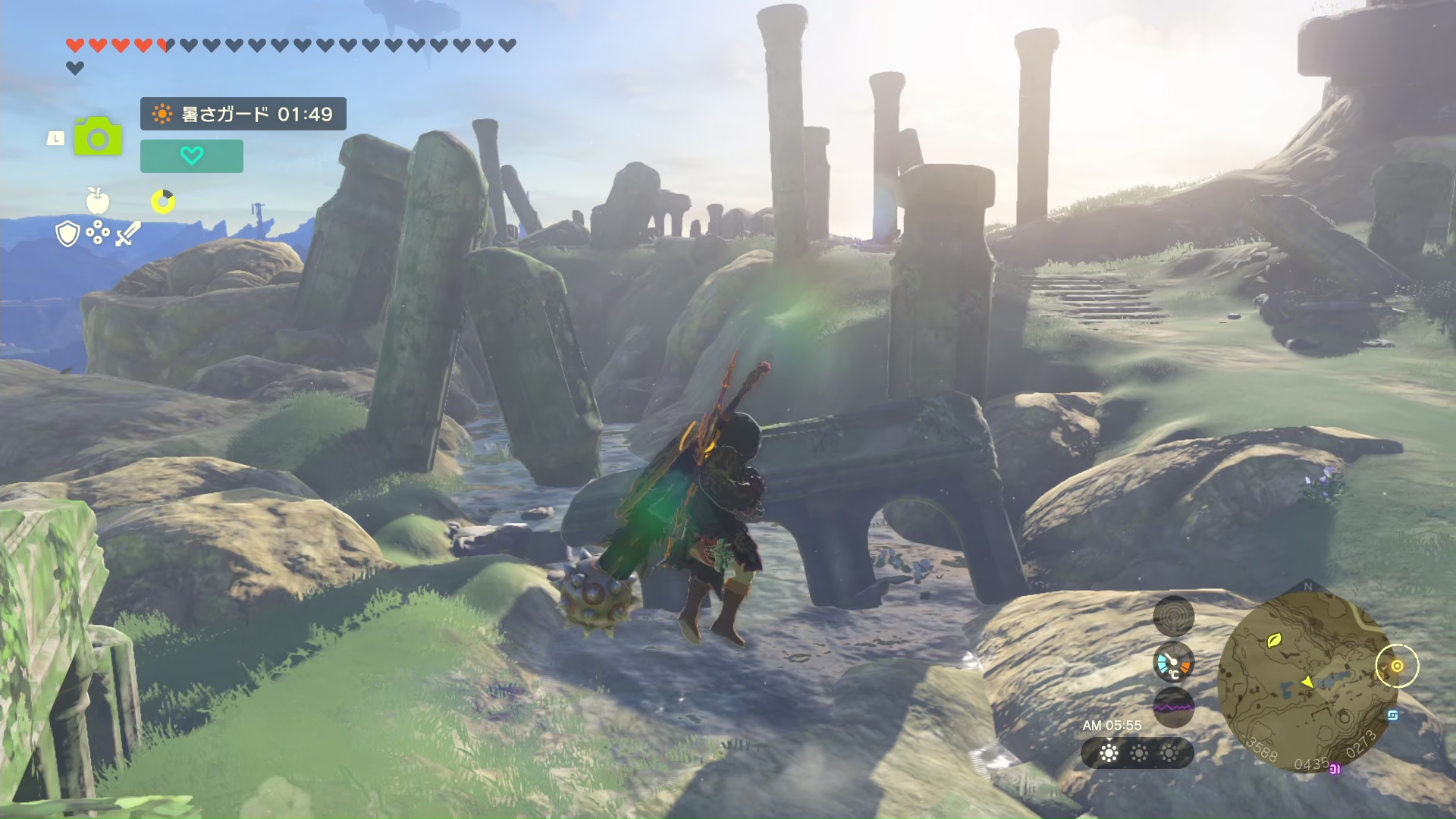This screenshot has width=1456, height=819.
Task: Open the sword weapon quick-select icon
Action: point(127,234)
